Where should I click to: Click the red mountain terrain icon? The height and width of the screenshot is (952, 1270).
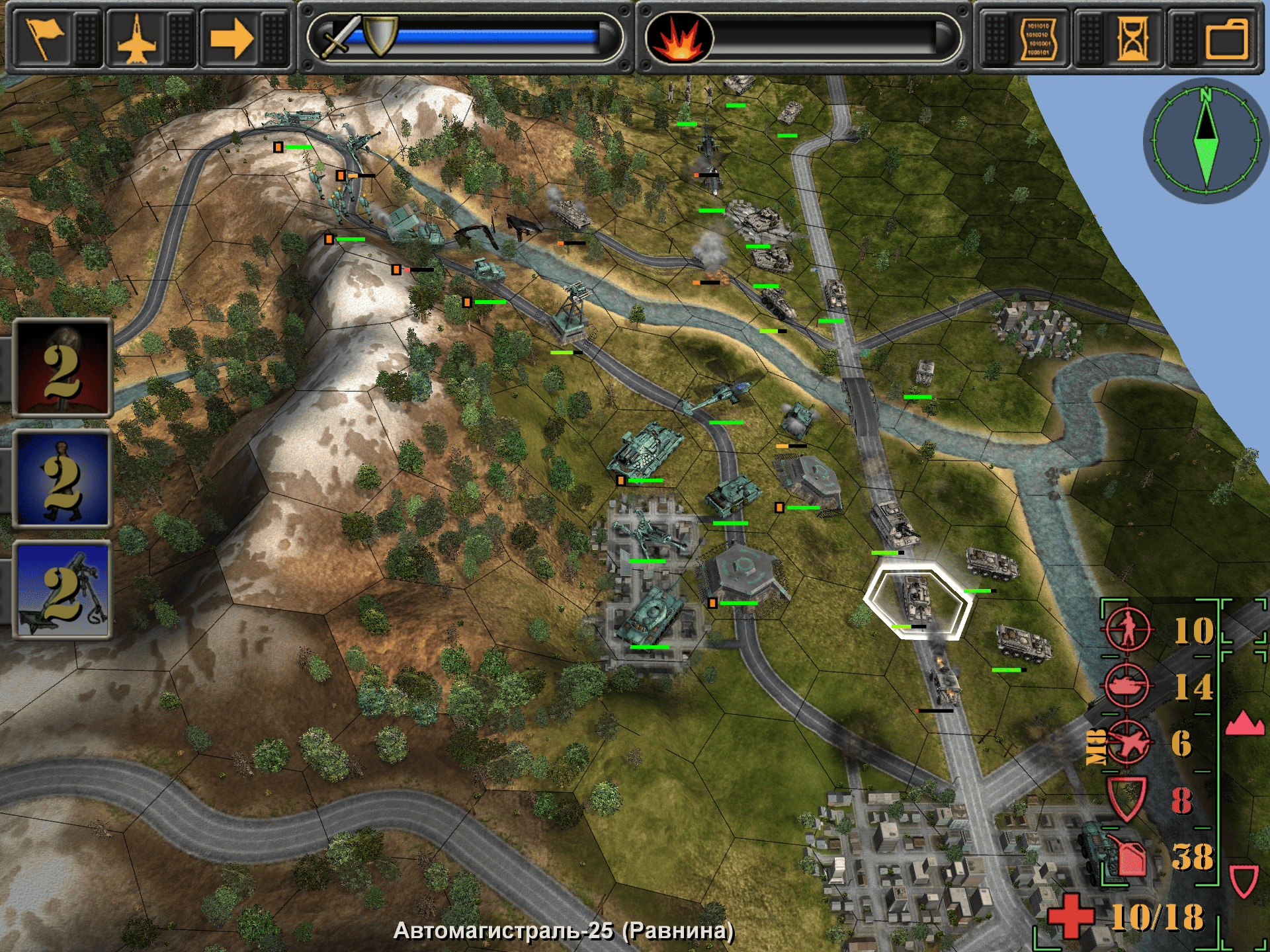point(1244,723)
